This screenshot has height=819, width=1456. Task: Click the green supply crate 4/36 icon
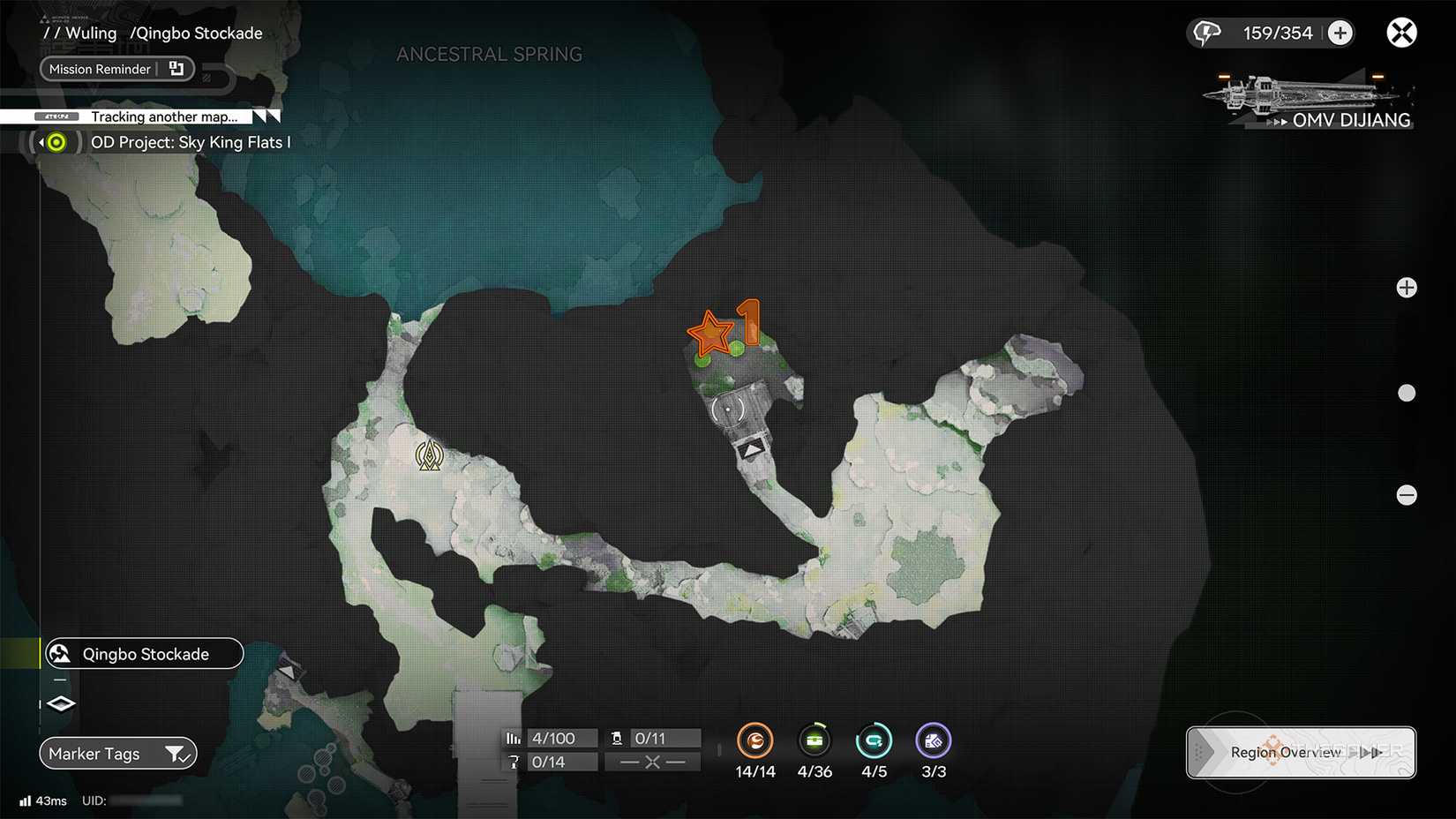(814, 741)
